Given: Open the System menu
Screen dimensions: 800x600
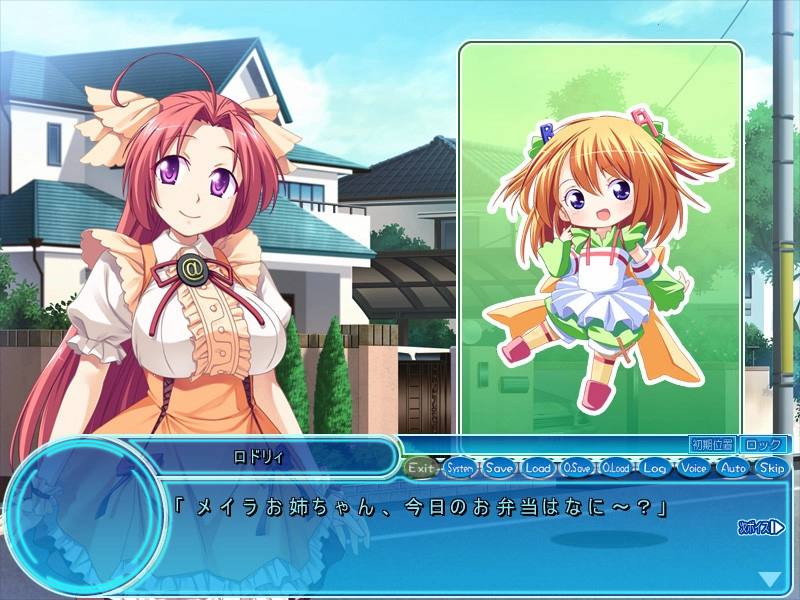Looking at the screenshot, I should coord(461,467).
